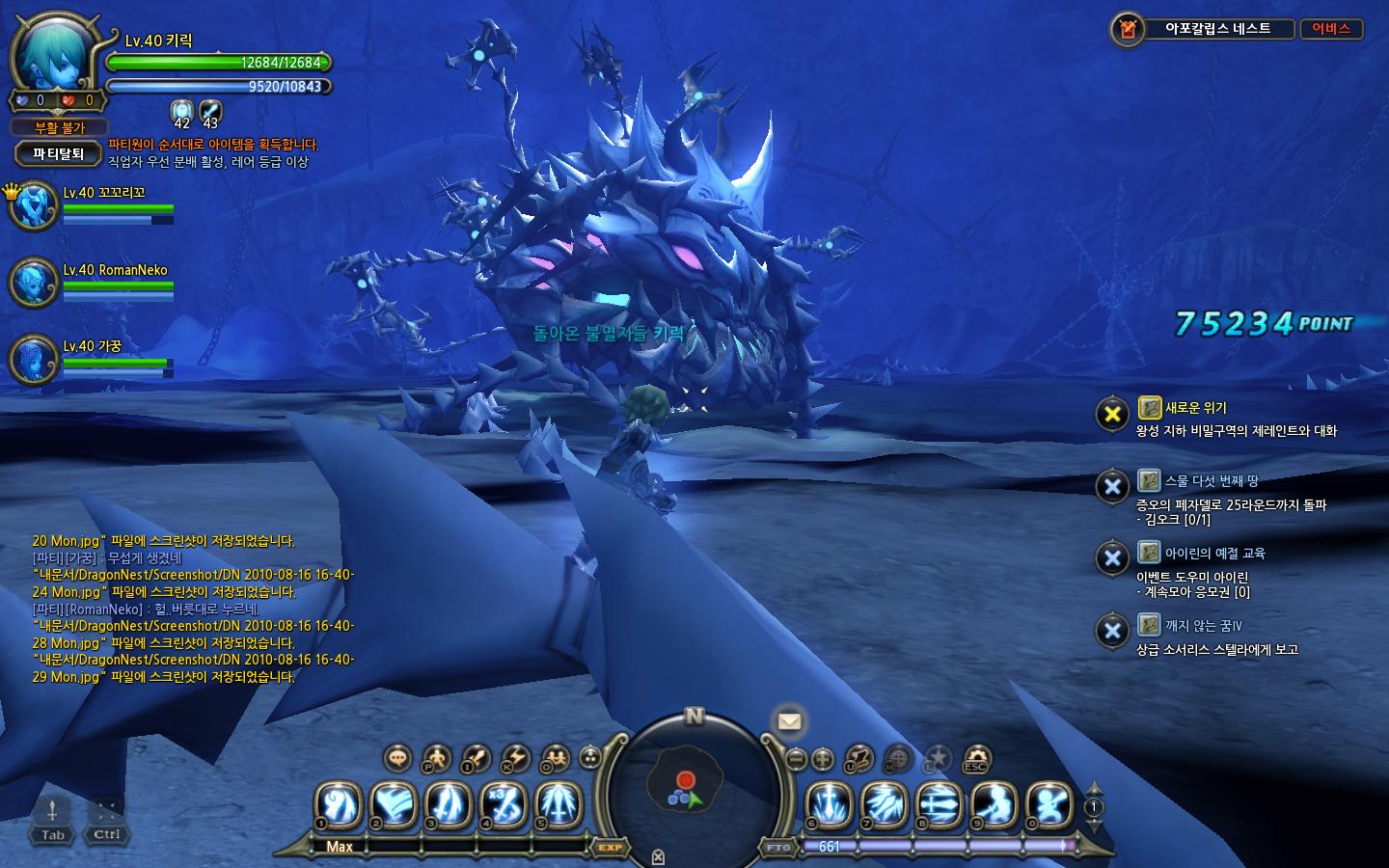Open the character info icon marked P
The width and height of the screenshot is (1389, 868).
436,758
